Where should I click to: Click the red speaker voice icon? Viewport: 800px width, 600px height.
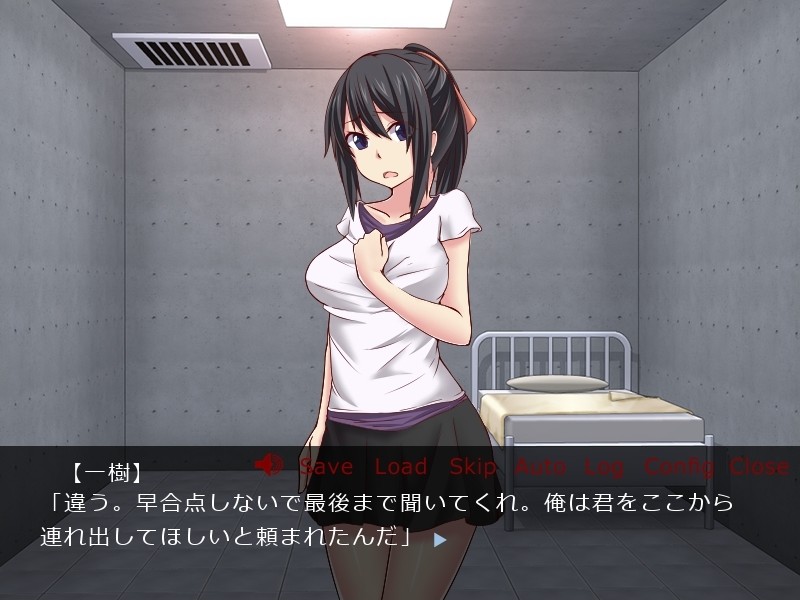coord(269,465)
